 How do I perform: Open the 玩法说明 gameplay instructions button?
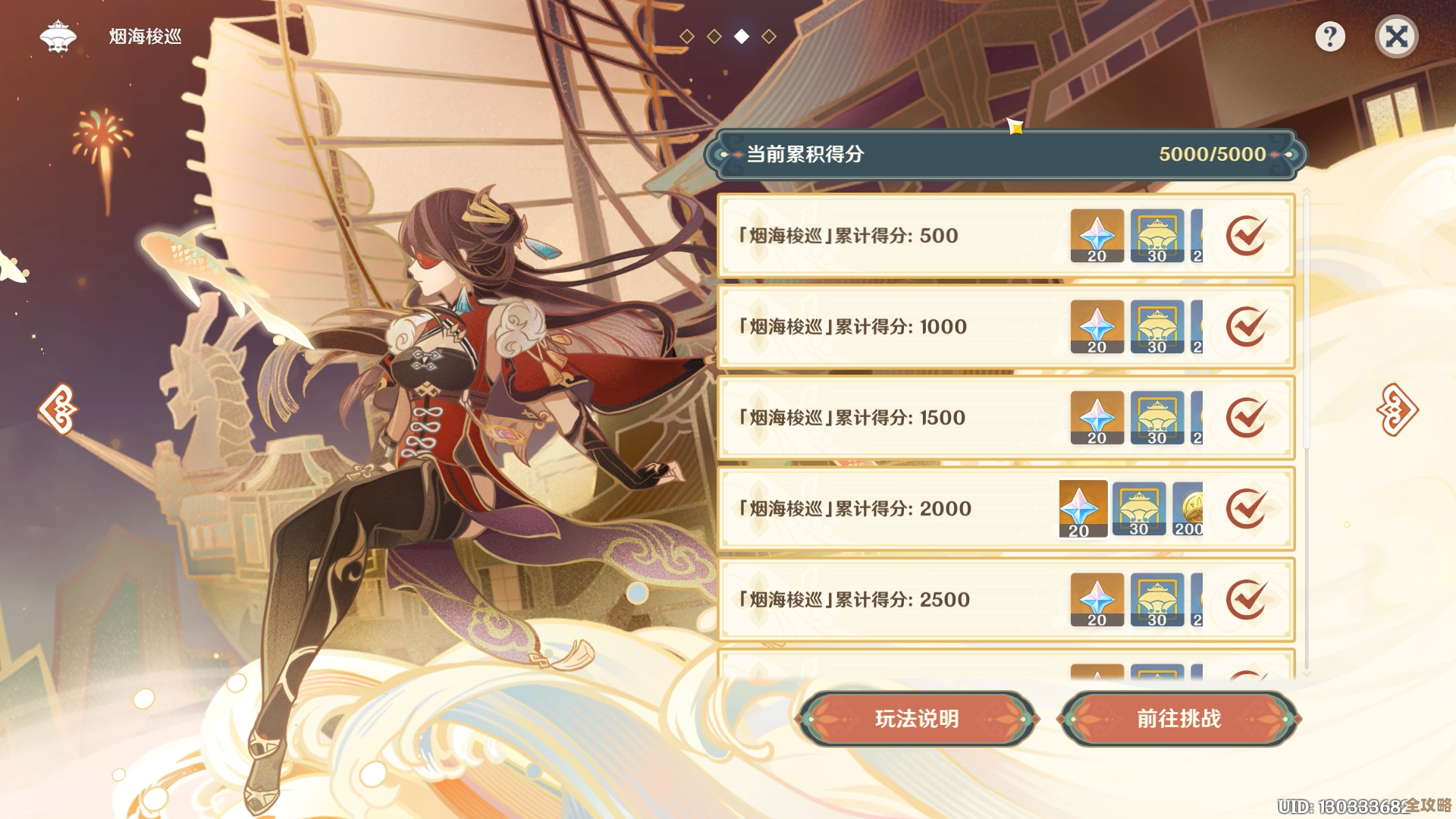(920, 718)
